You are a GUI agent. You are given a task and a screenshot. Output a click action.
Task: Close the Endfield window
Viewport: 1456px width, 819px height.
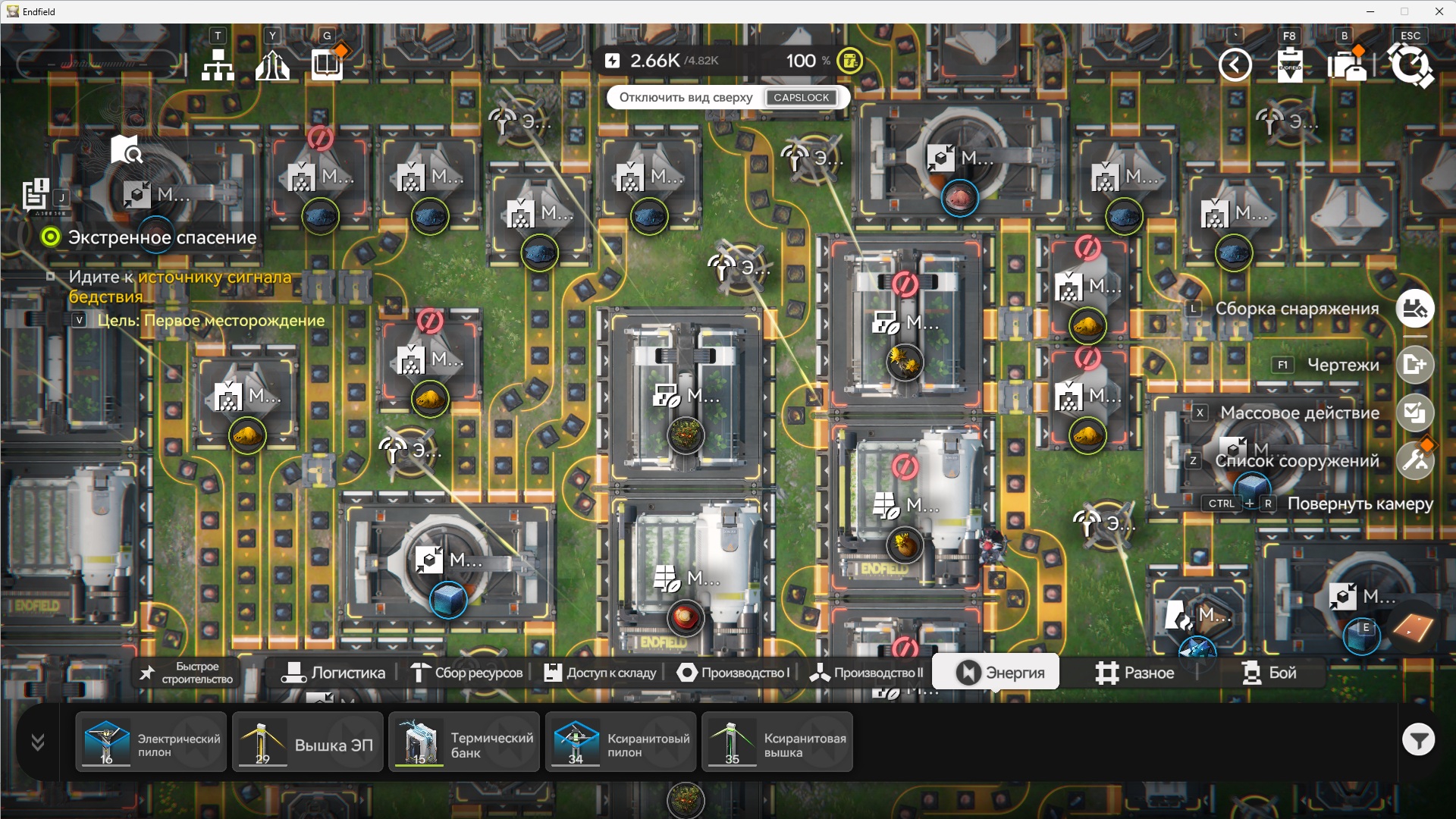[x=1439, y=11]
